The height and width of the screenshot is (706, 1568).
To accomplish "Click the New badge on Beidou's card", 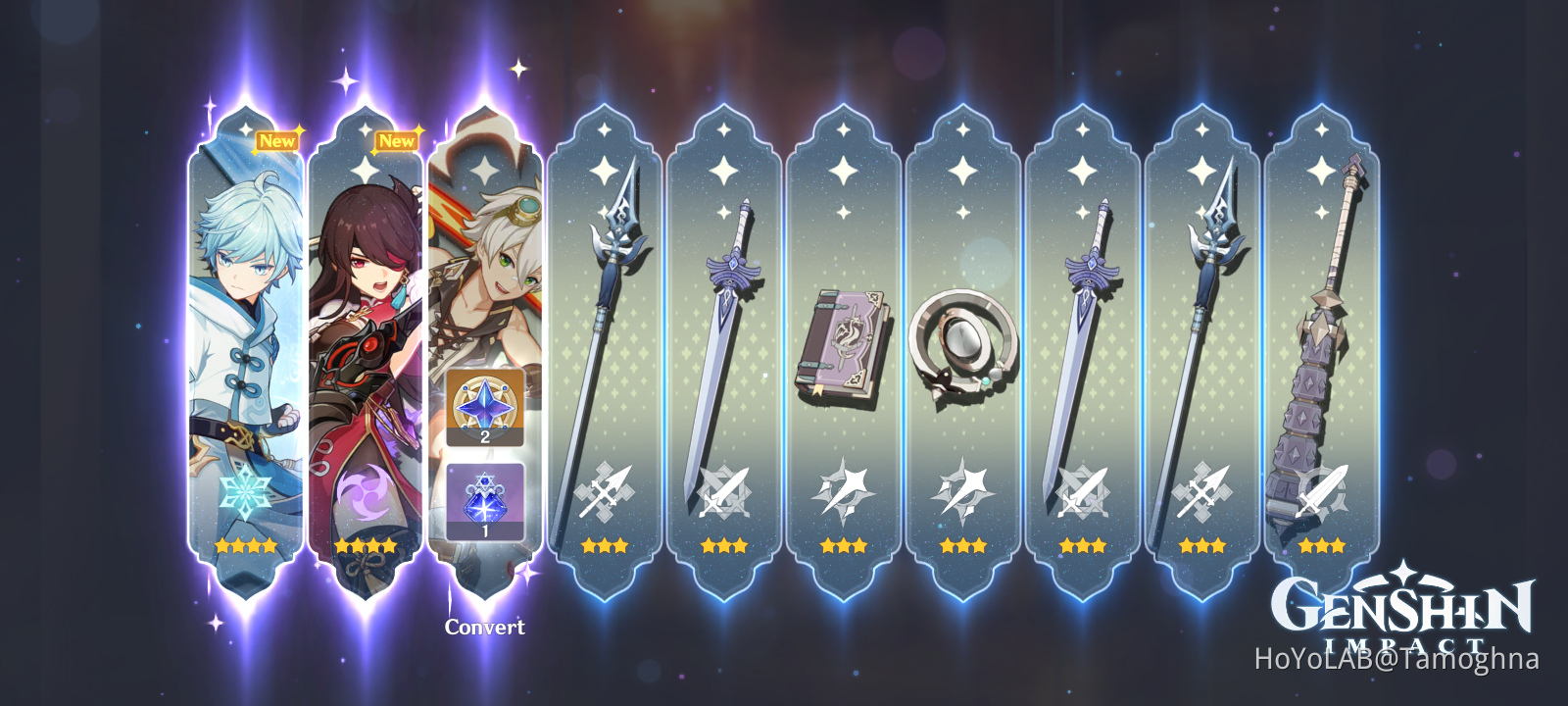I will (395, 140).
